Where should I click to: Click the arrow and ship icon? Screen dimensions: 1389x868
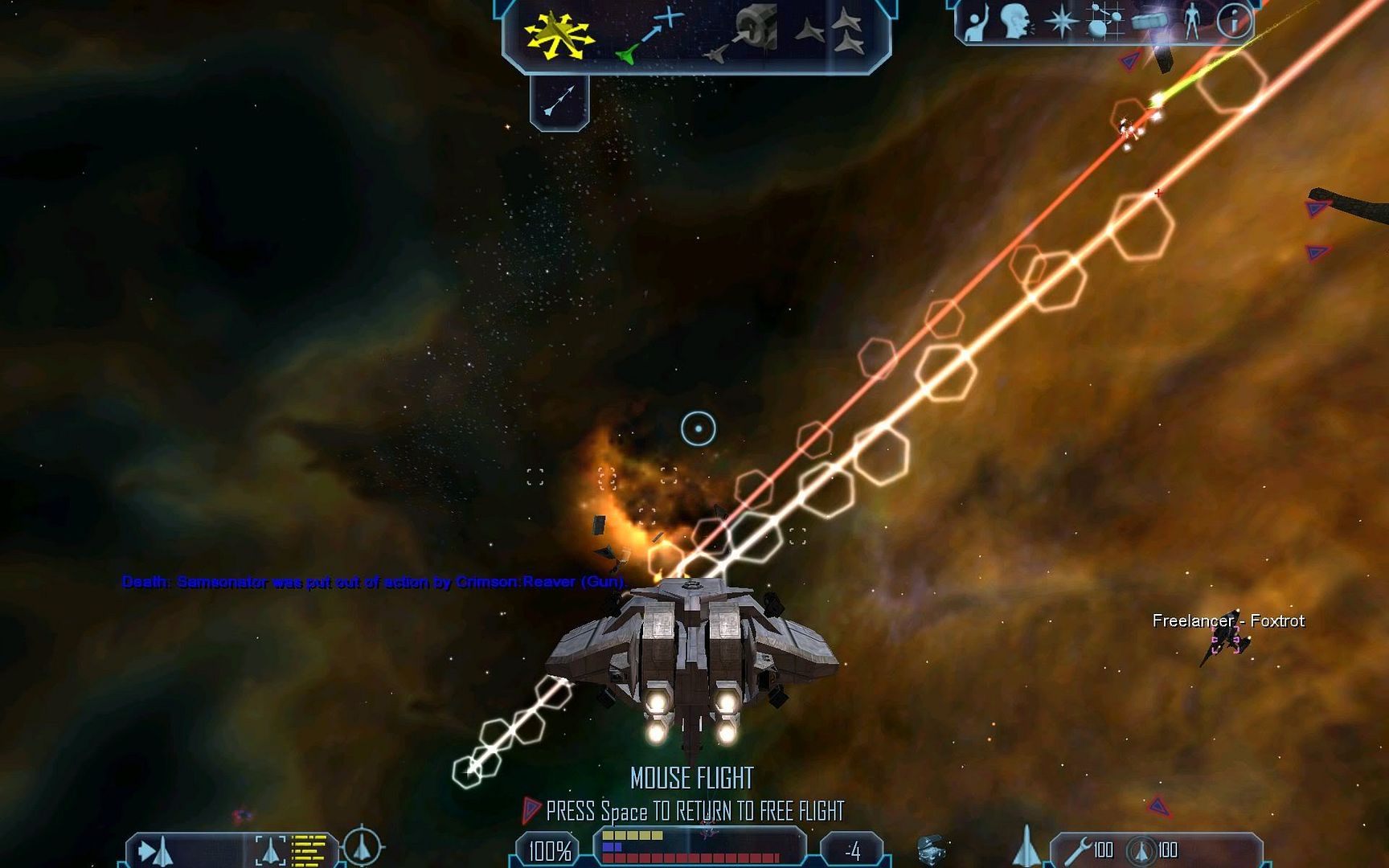point(155,851)
